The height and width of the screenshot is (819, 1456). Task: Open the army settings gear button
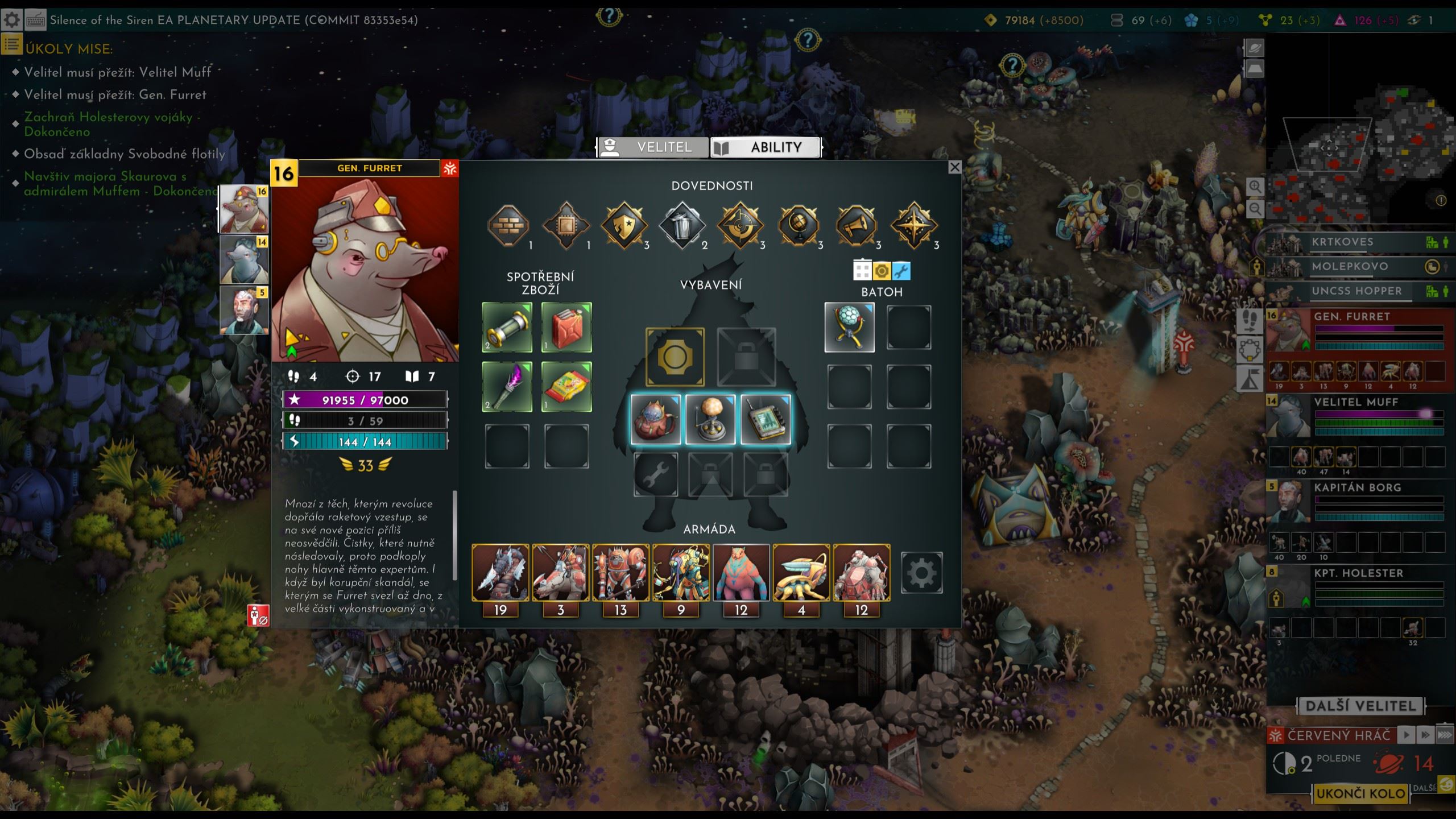click(921, 573)
